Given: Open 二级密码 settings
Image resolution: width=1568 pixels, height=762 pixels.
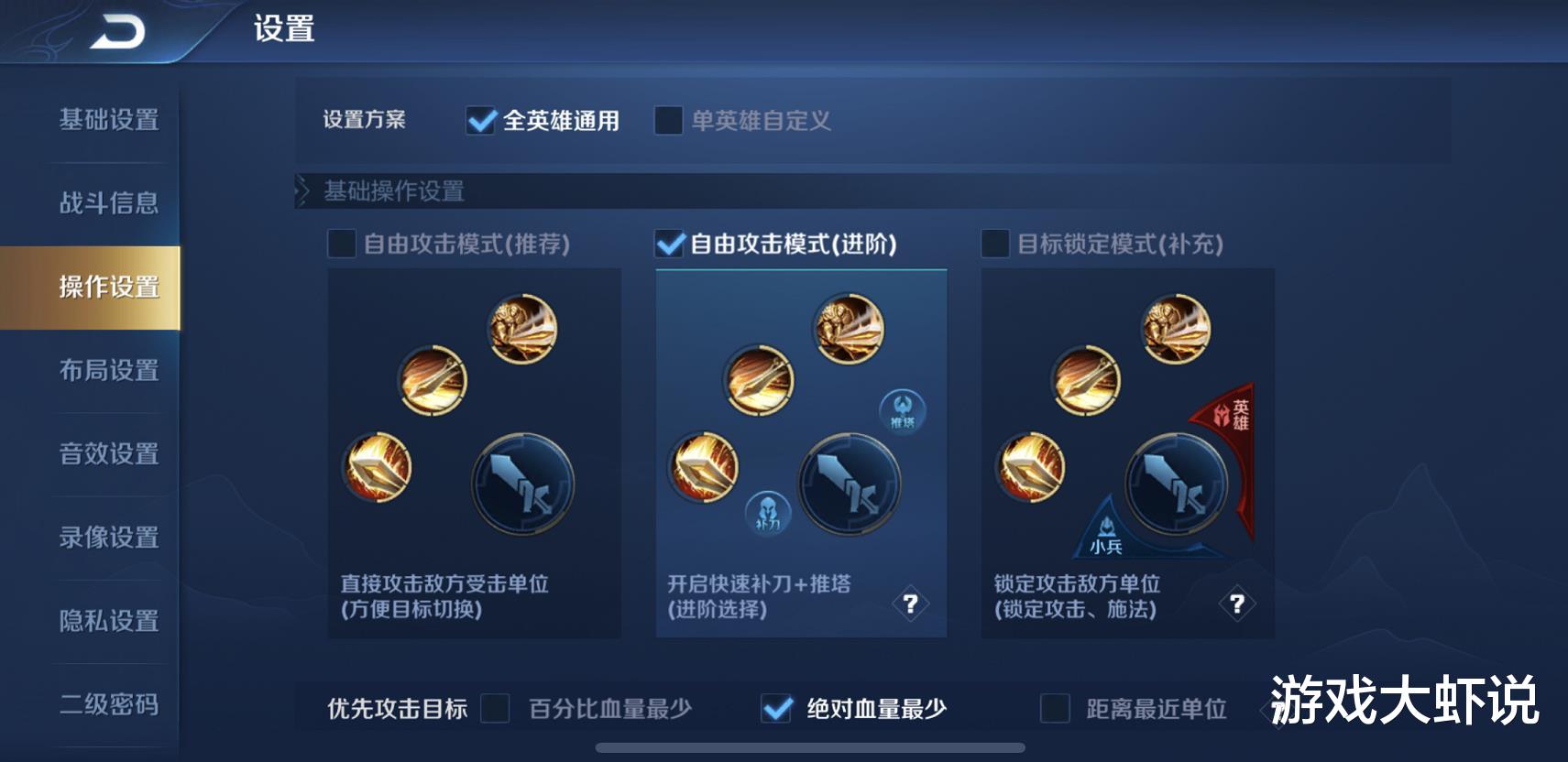Looking at the screenshot, I should point(110,705).
